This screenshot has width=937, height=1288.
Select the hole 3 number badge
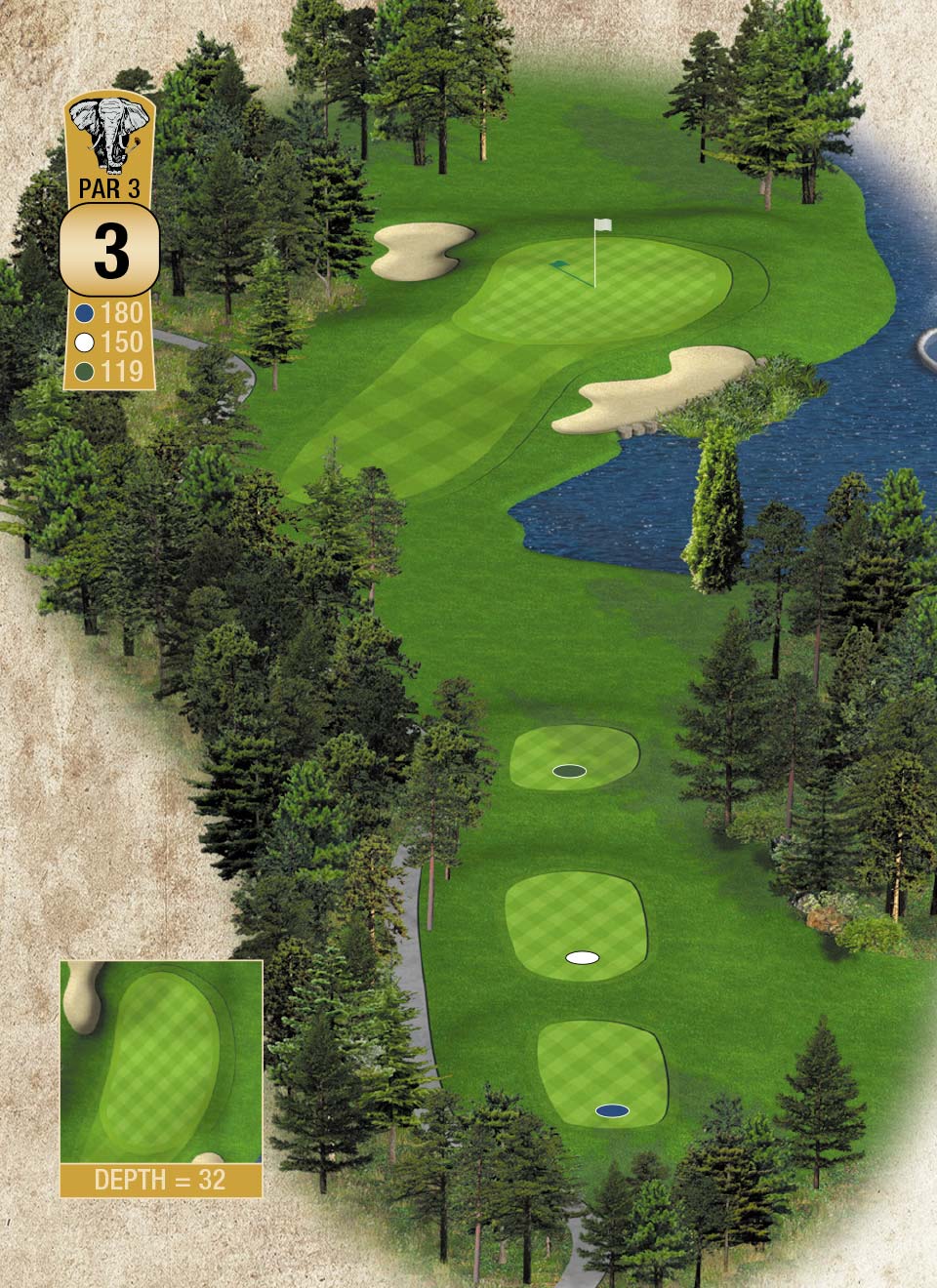point(110,252)
